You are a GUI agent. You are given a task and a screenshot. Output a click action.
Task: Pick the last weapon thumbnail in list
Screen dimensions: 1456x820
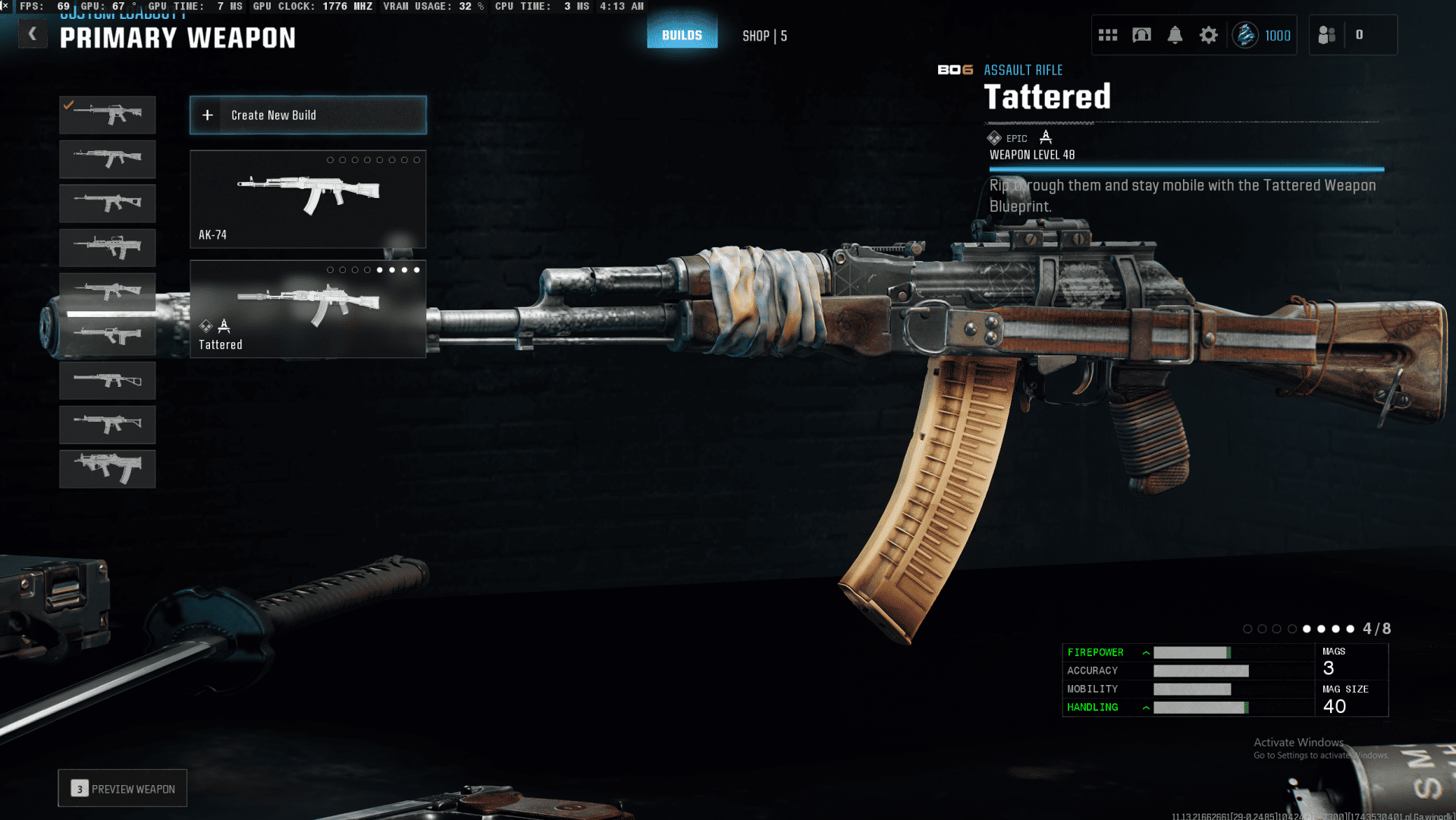point(108,468)
